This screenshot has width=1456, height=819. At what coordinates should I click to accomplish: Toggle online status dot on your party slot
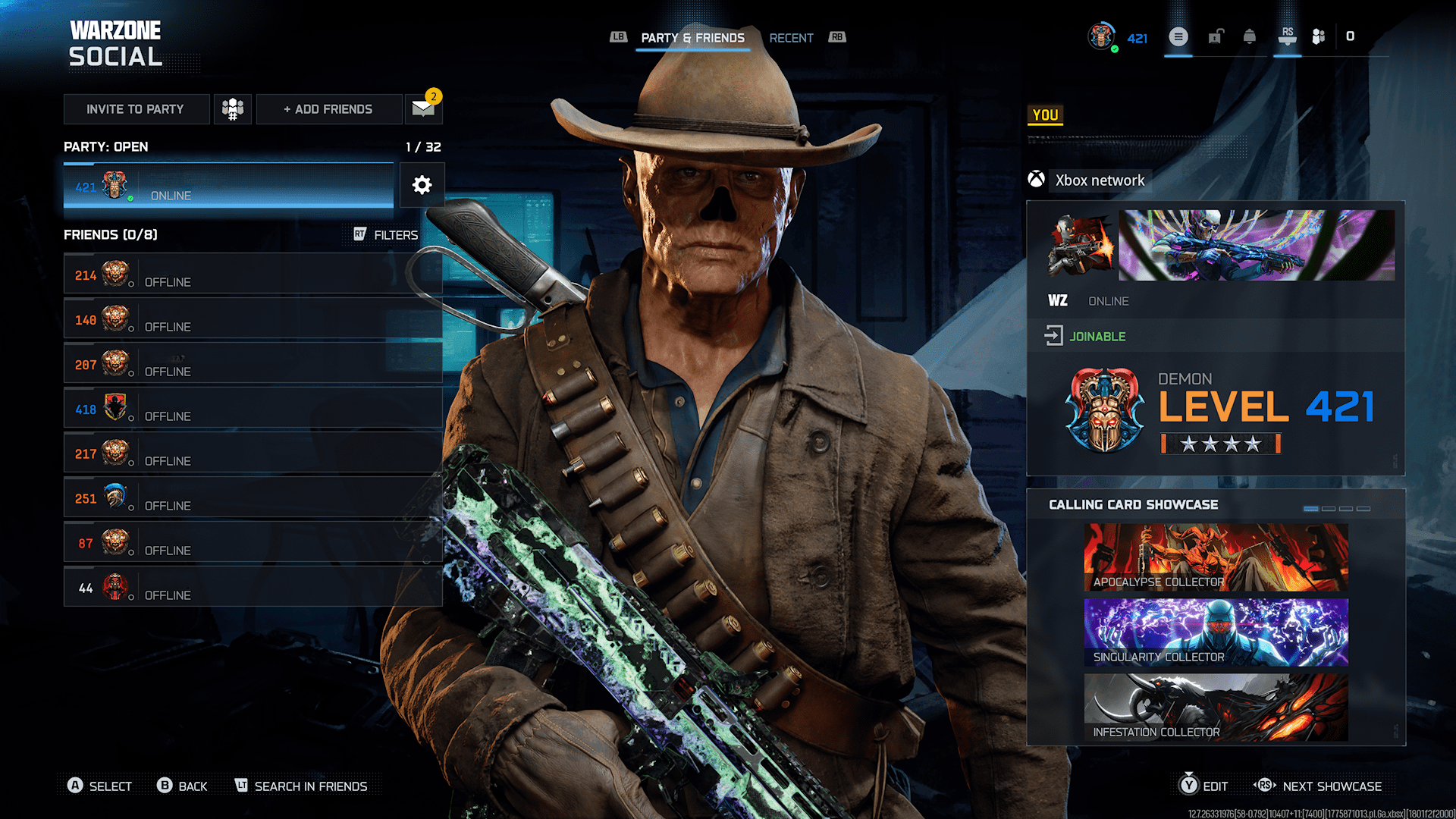[x=130, y=199]
